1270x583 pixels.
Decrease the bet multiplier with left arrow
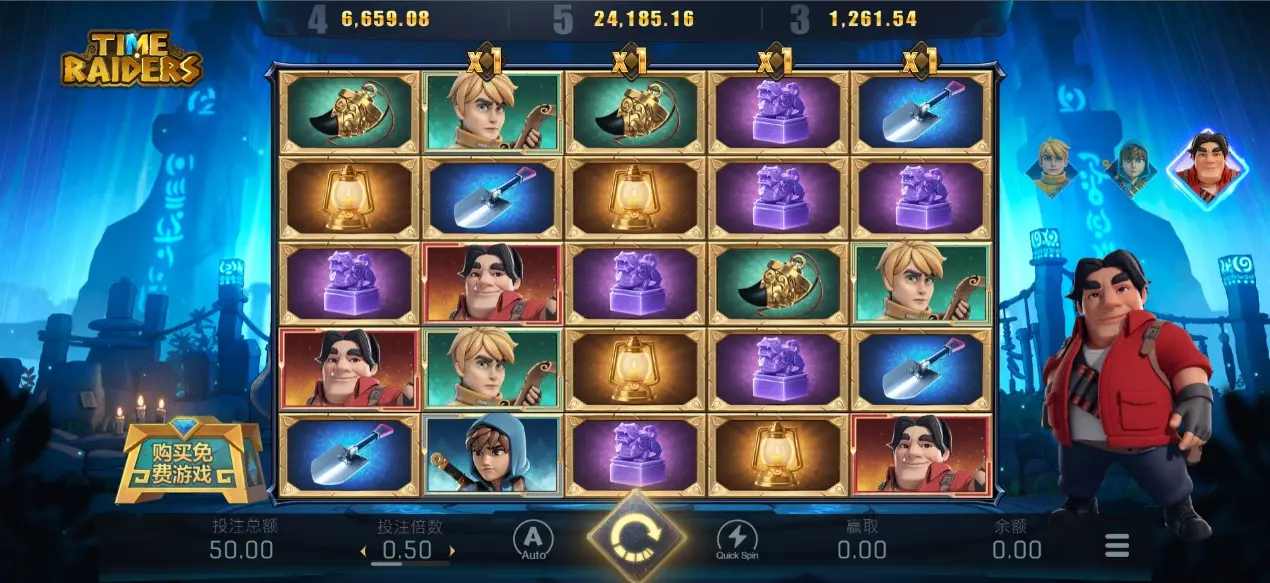tap(363, 551)
